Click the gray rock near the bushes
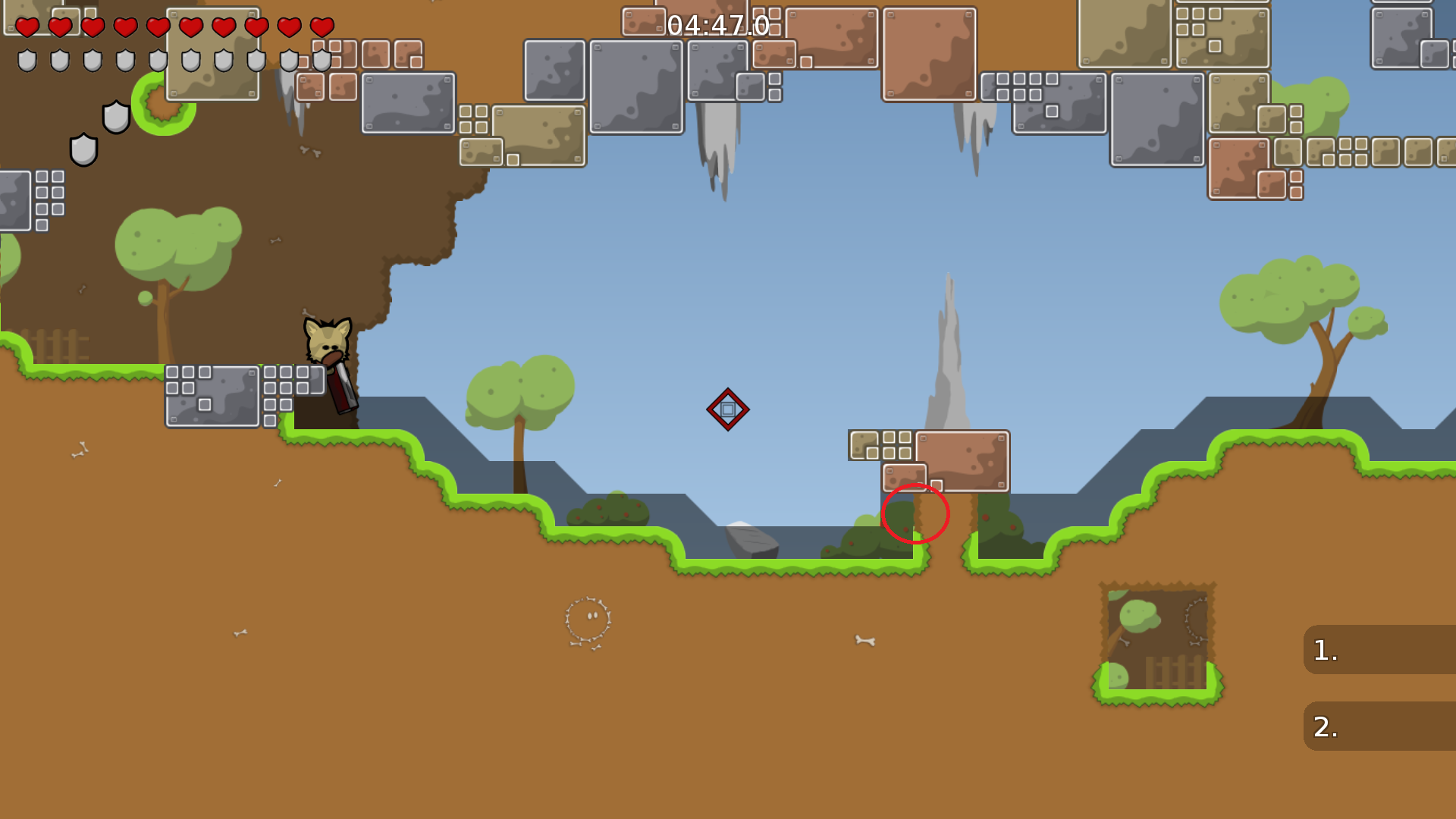1456x819 pixels. (x=752, y=541)
